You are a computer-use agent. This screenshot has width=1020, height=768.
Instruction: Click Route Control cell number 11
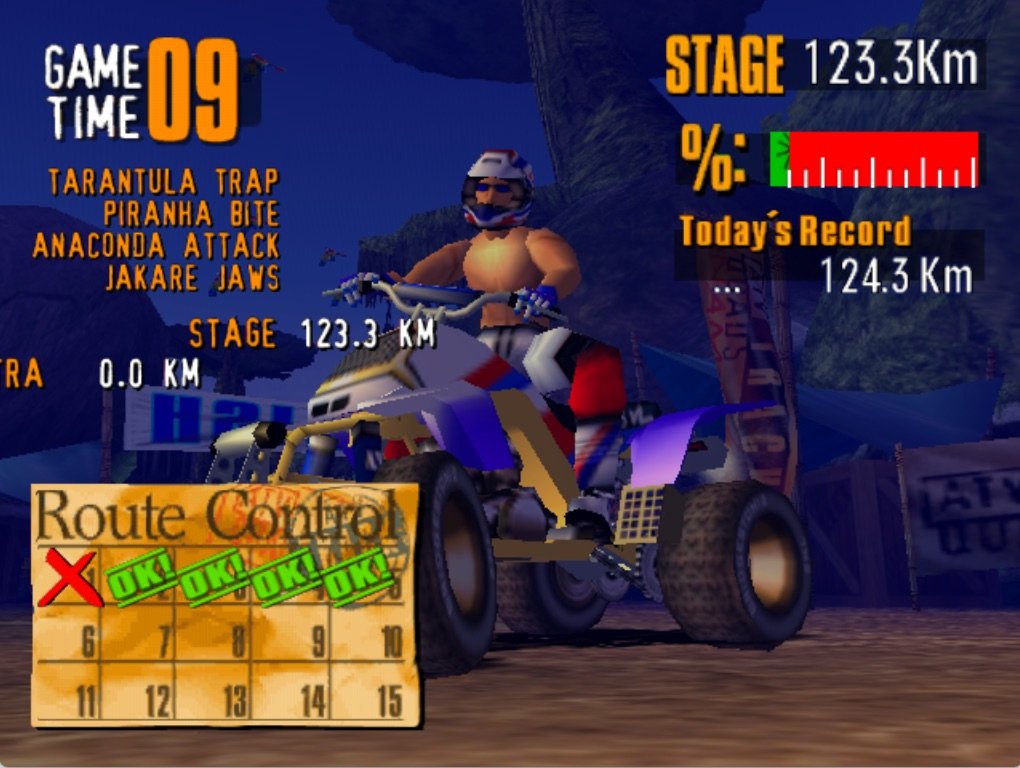[68, 692]
